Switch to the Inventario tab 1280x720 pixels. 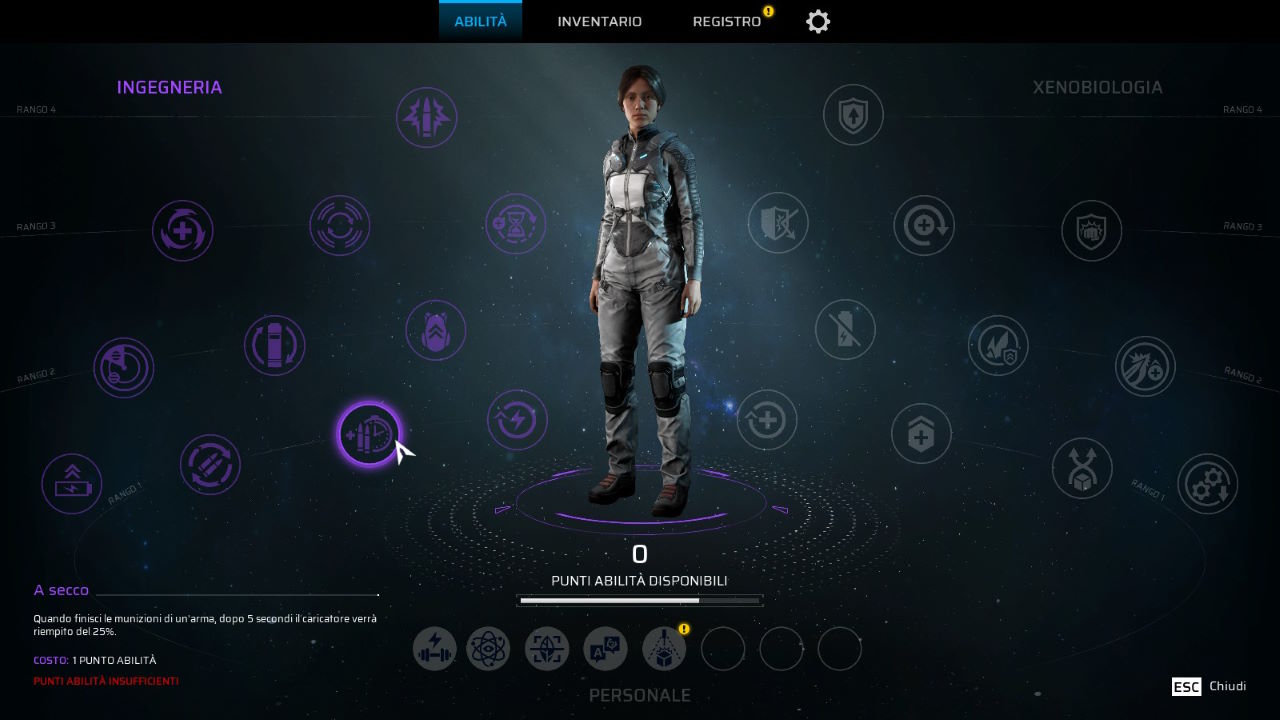[x=599, y=22]
